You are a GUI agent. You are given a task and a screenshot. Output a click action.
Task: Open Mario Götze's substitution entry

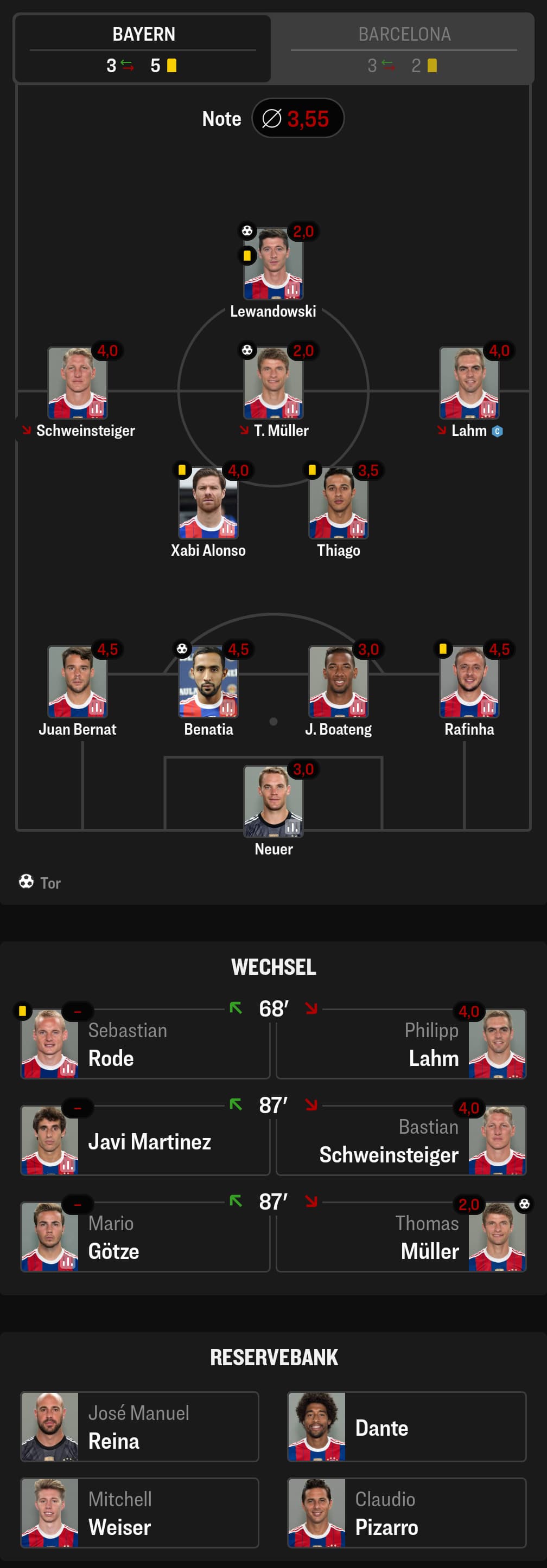pos(145,1237)
